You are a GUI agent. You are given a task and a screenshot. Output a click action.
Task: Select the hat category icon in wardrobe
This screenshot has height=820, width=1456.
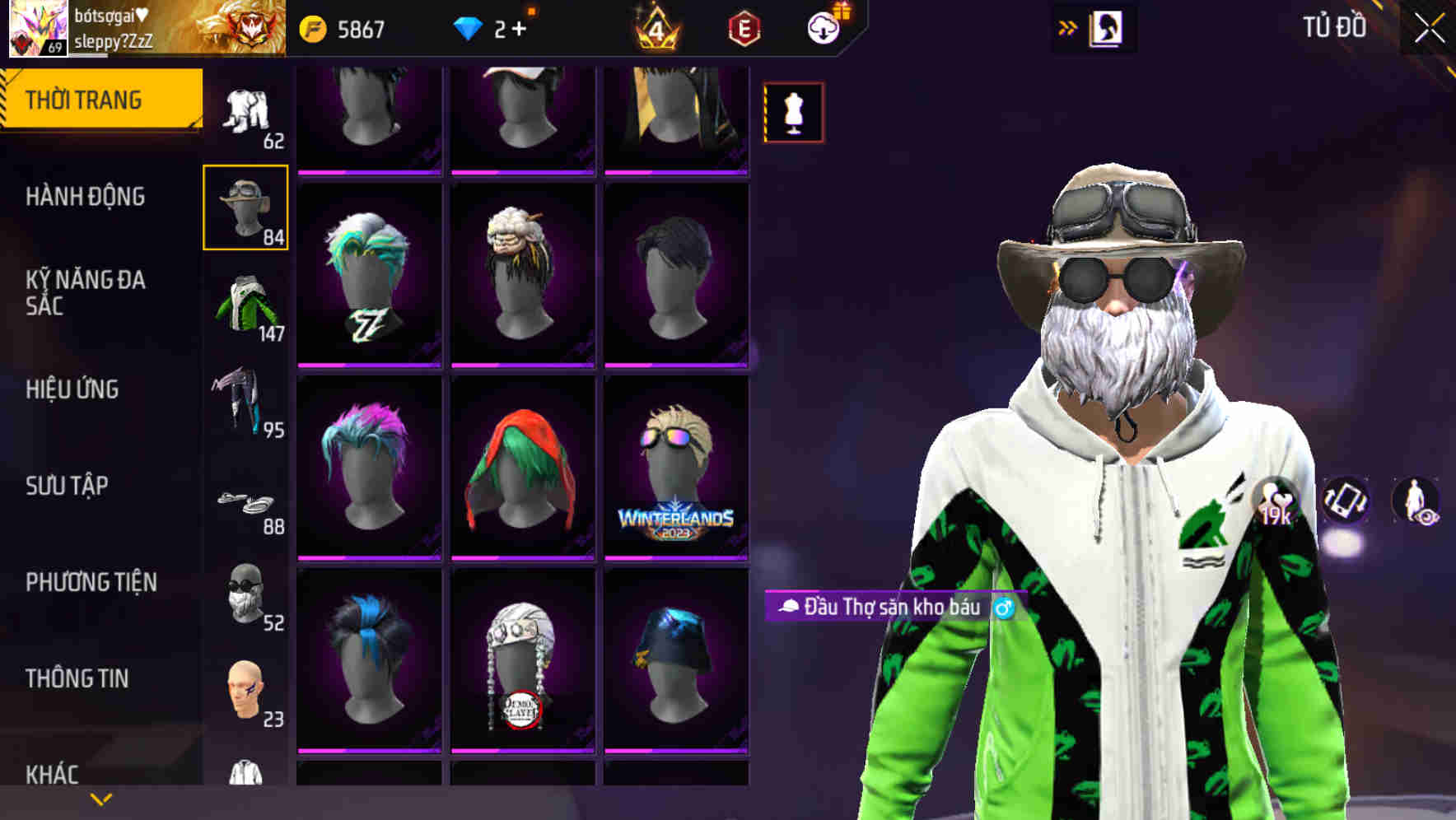point(245,206)
